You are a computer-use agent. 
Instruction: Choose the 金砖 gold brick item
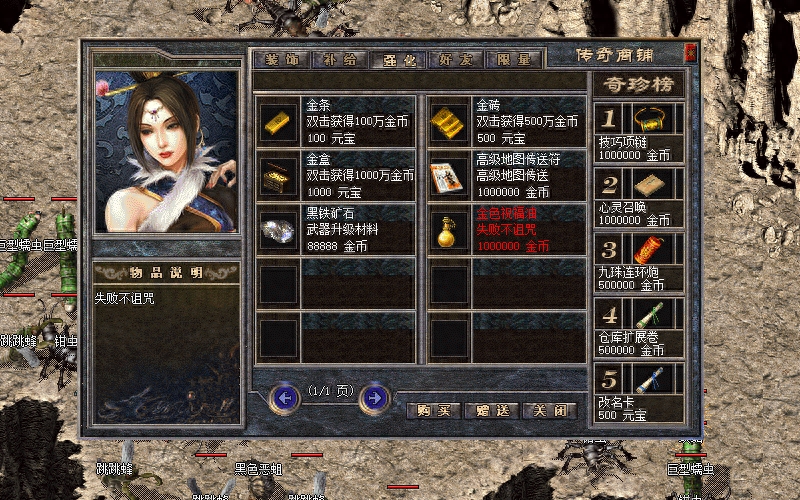[449, 121]
